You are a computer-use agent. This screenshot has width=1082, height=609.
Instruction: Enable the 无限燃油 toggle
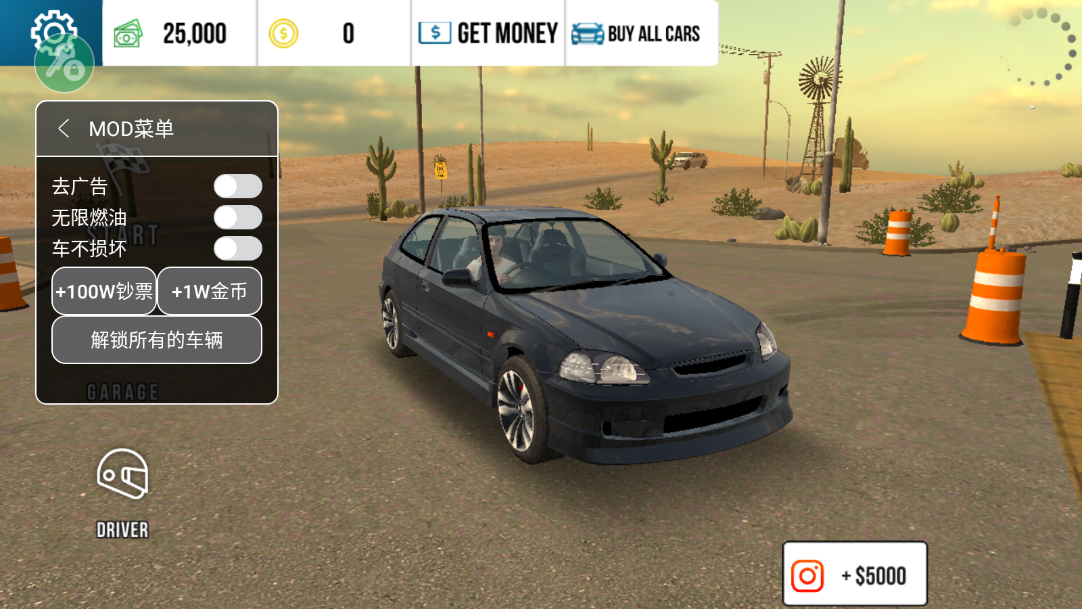[237, 217]
